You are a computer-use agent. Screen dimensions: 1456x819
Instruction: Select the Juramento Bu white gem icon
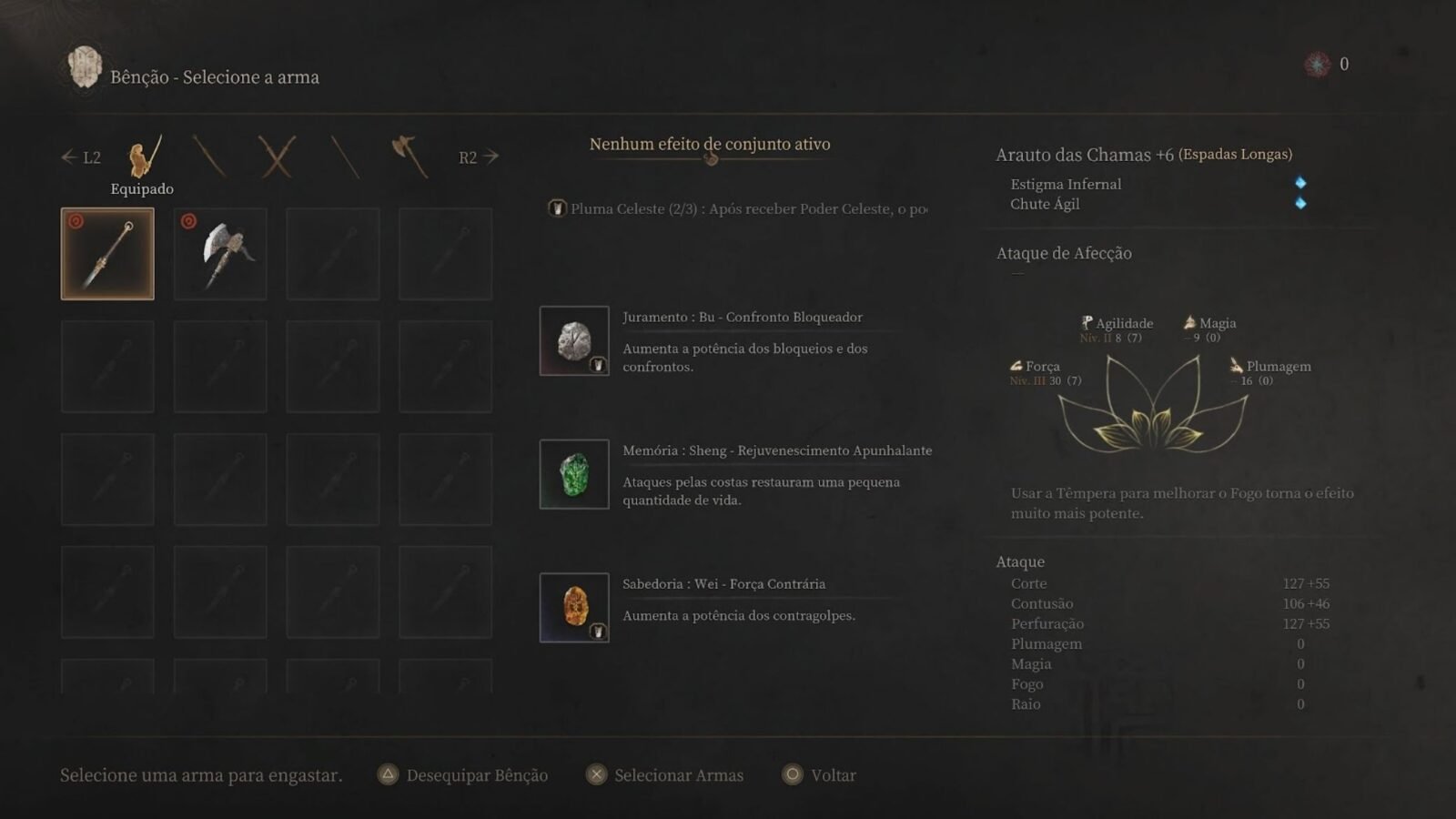coord(574,340)
